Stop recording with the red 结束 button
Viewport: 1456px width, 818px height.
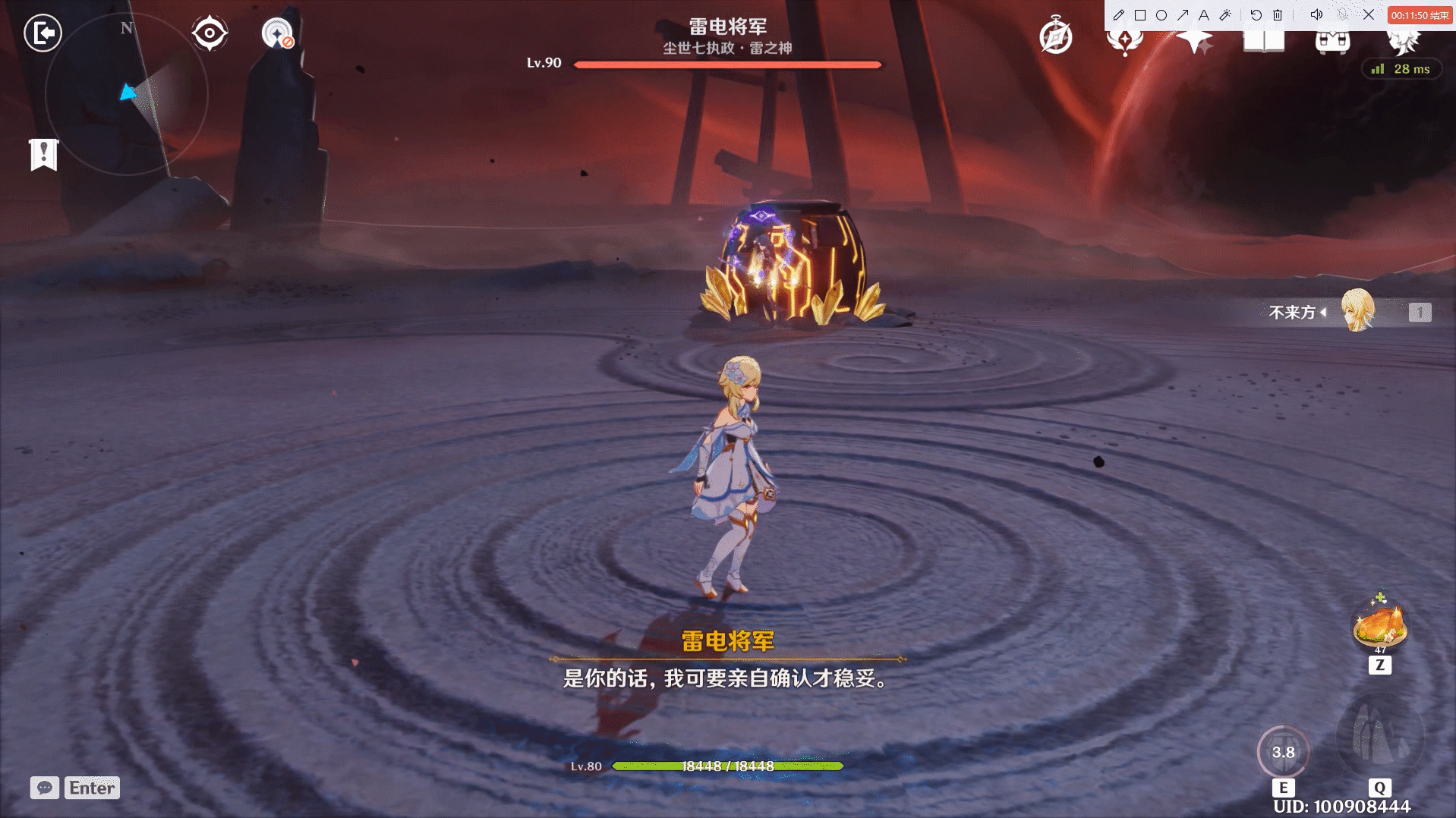click(x=1419, y=15)
